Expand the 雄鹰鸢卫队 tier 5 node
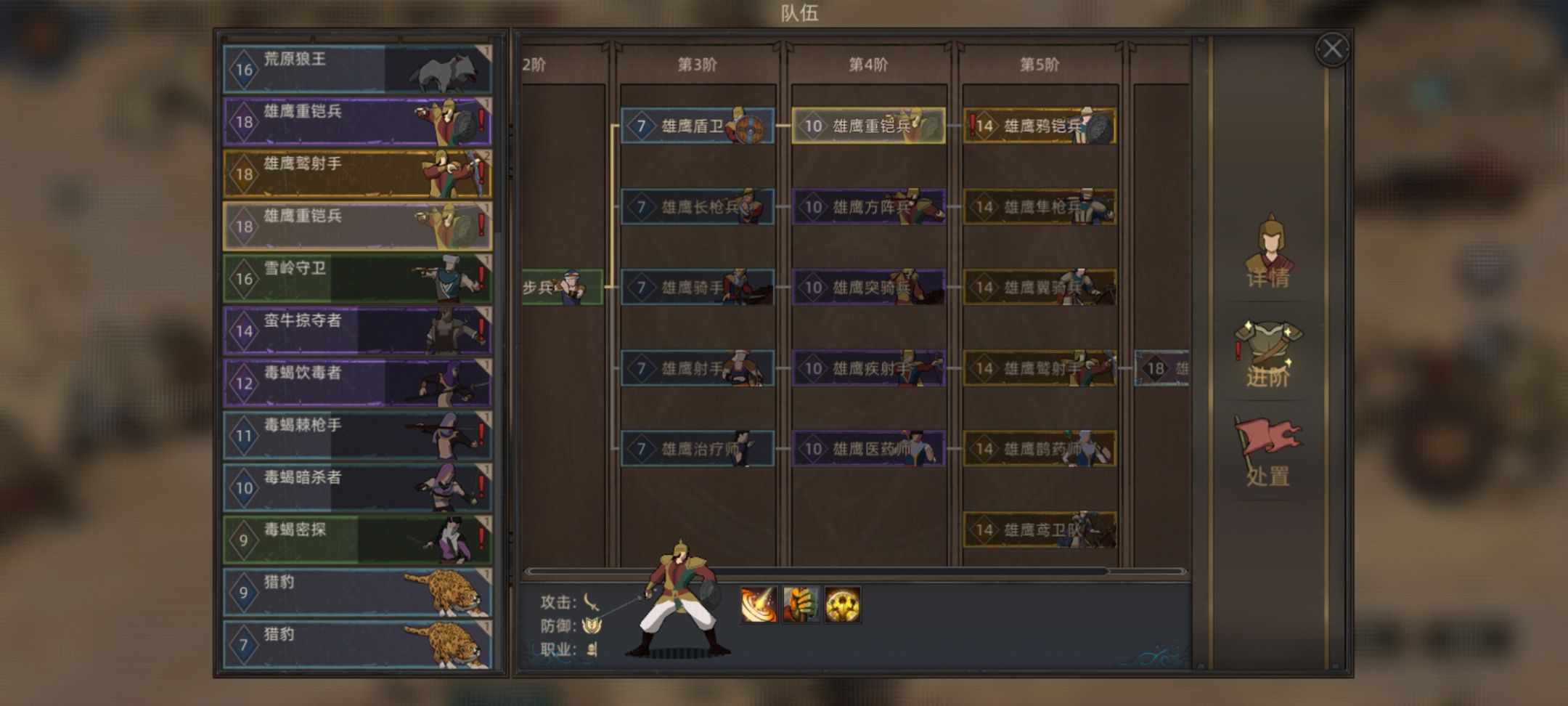Image resolution: width=1568 pixels, height=706 pixels. (1040, 530)
